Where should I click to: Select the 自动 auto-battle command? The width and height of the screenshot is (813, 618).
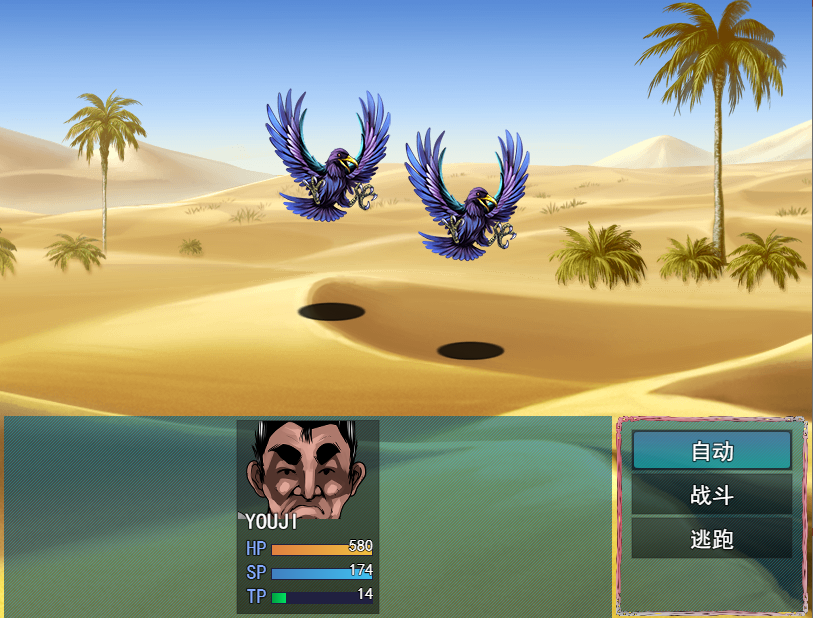point(711,451)
